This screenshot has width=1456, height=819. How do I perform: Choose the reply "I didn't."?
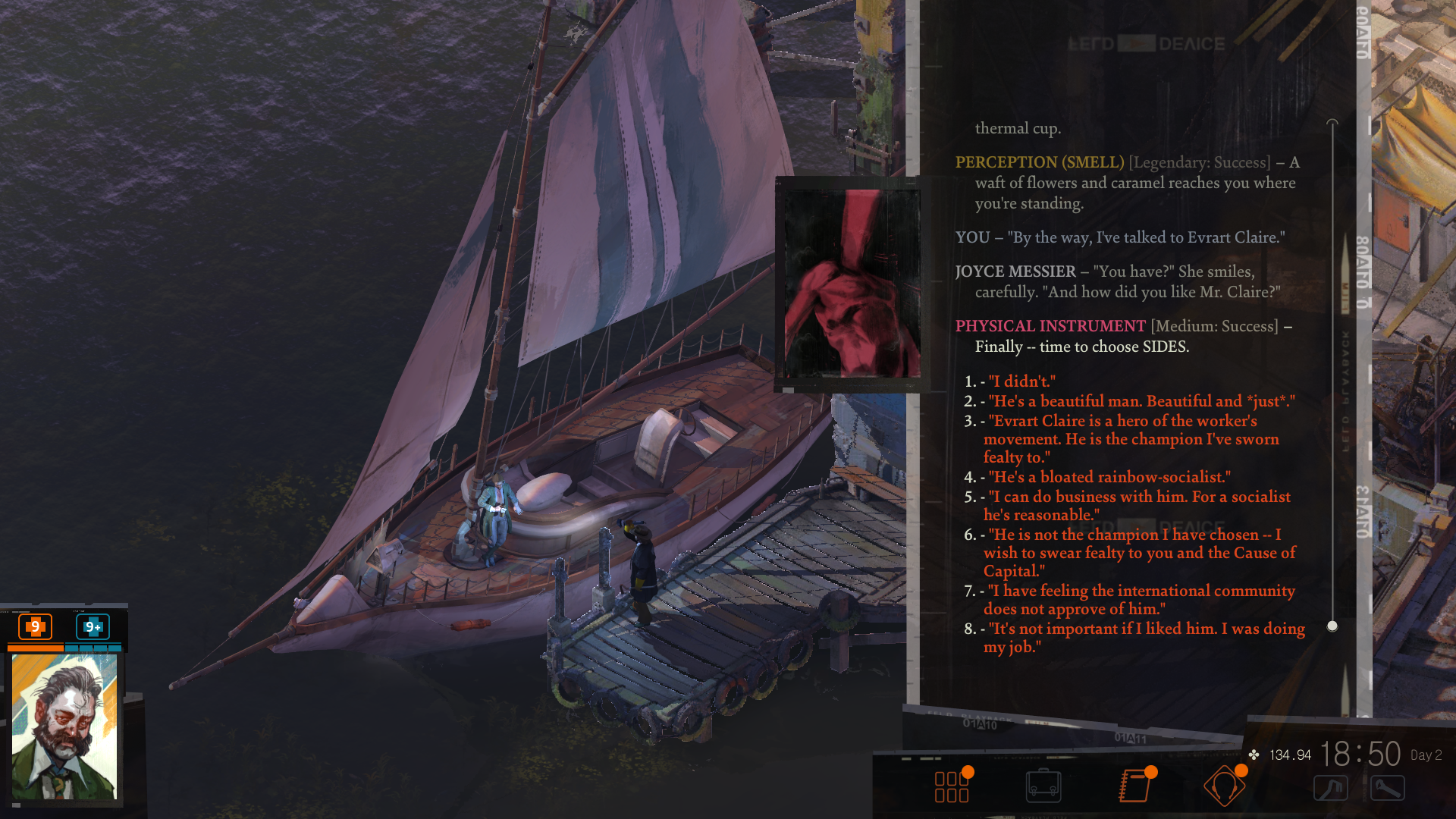coord(1021,381)
